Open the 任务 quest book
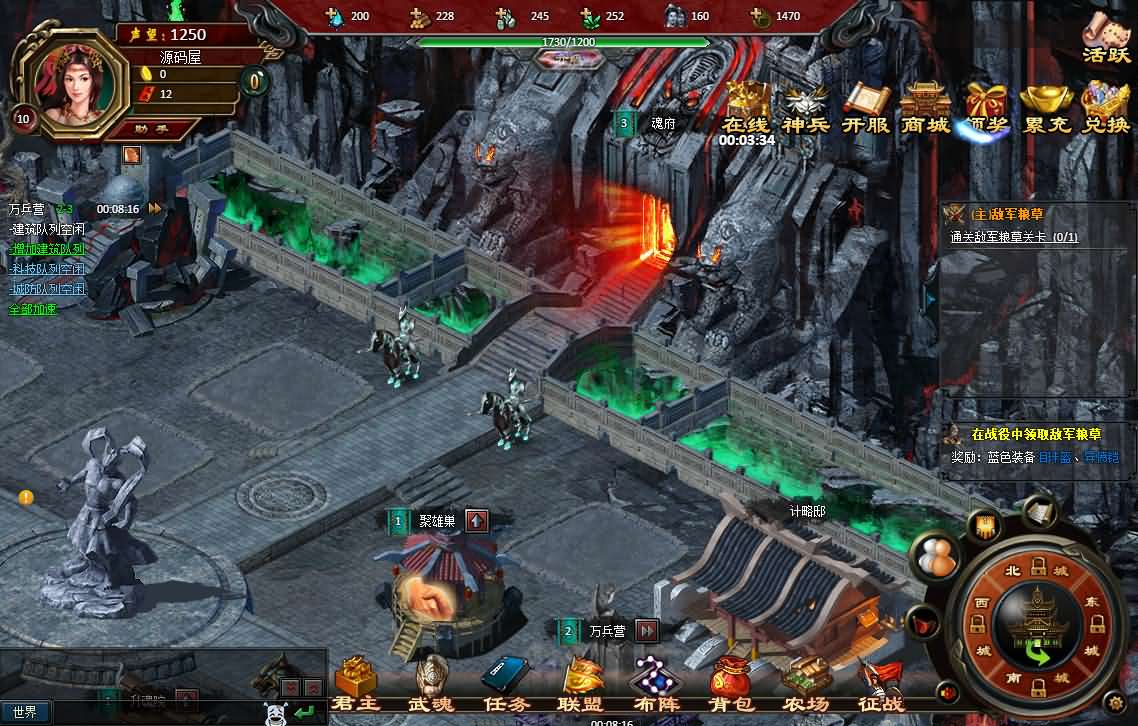Image resolution: width=1138 pixels, height=726 pixels. (x=505, y=683)
